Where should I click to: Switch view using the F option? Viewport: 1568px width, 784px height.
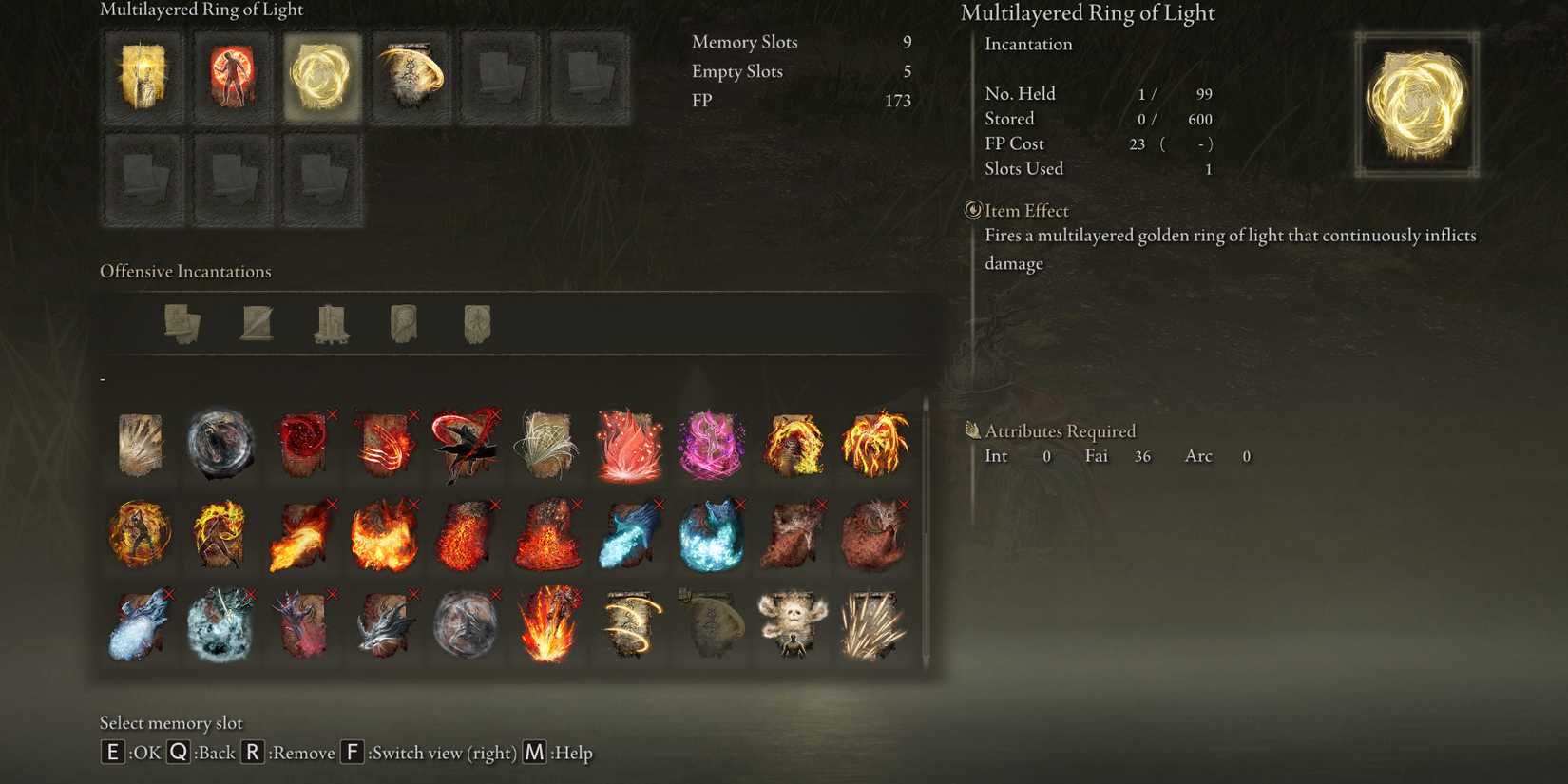tap(352, 752)
